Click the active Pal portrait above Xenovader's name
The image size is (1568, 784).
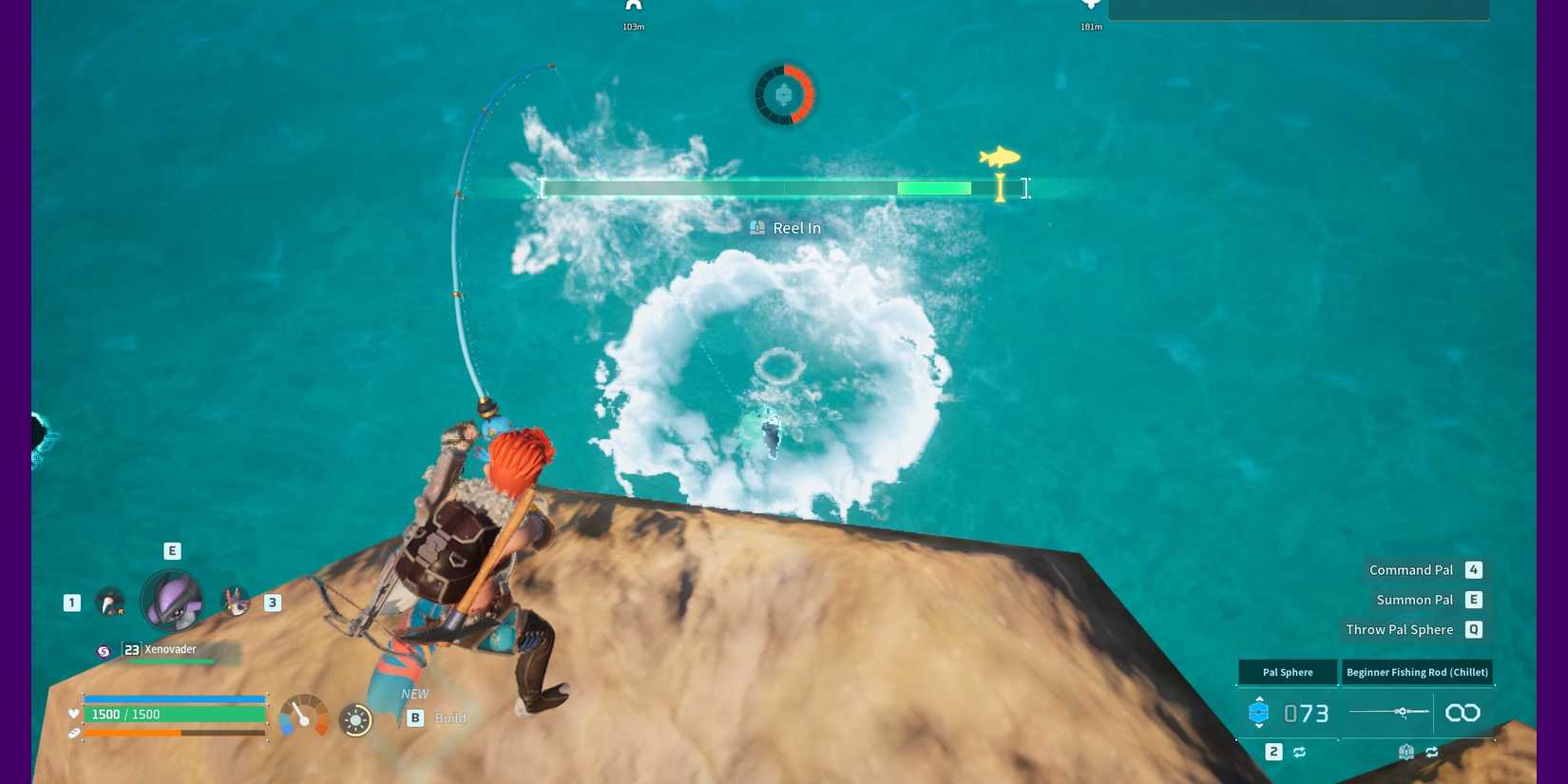coord(172,601)
